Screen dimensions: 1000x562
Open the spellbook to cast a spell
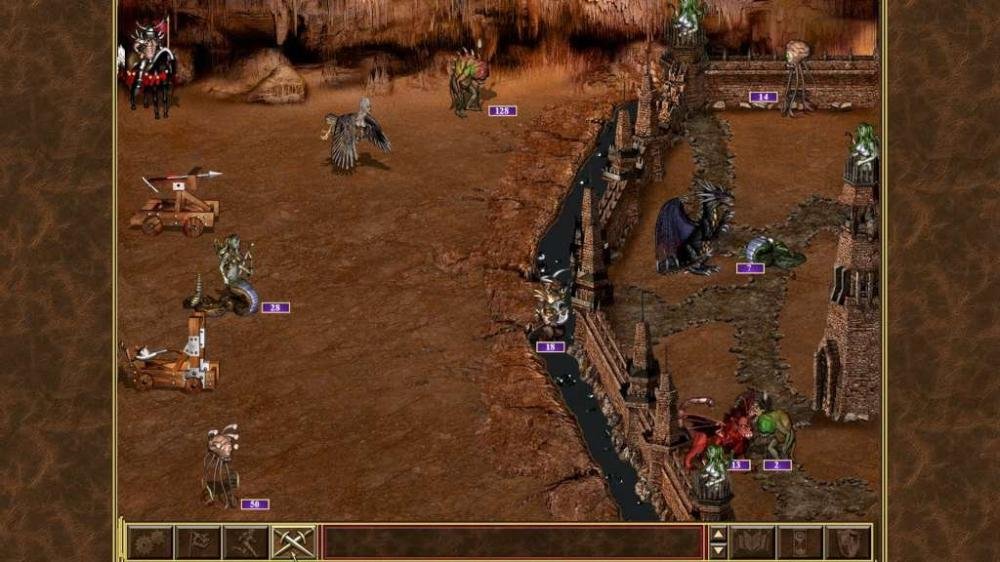point(752,542)
